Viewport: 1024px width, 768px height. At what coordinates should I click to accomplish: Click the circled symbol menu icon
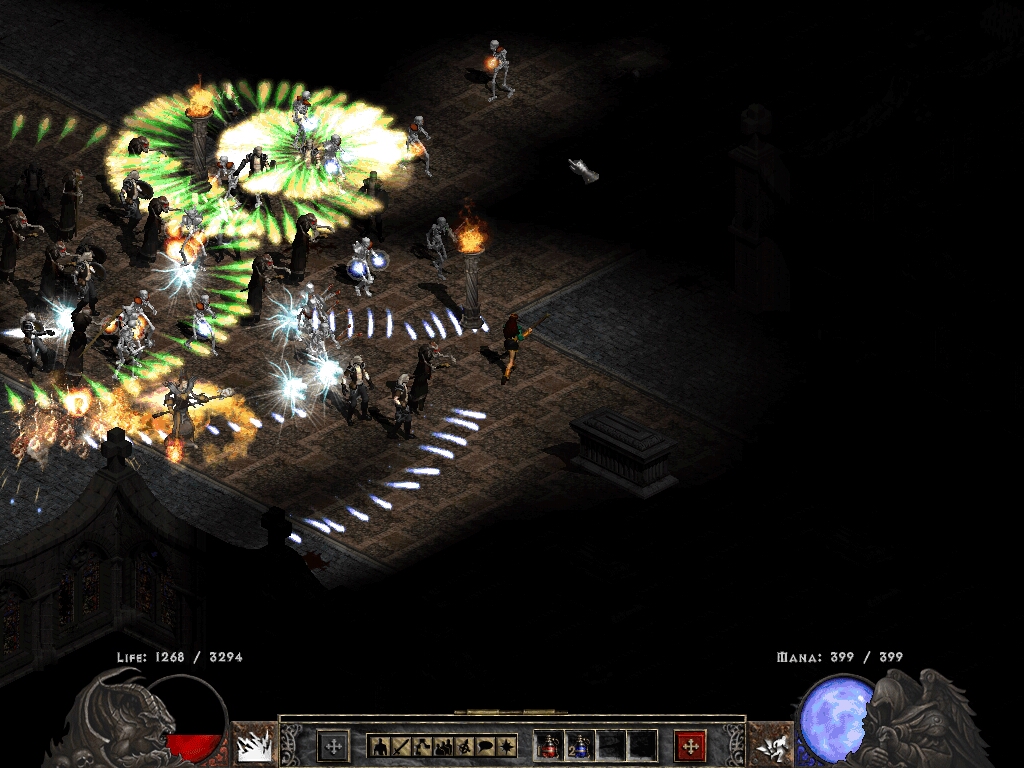pos(464,745)
